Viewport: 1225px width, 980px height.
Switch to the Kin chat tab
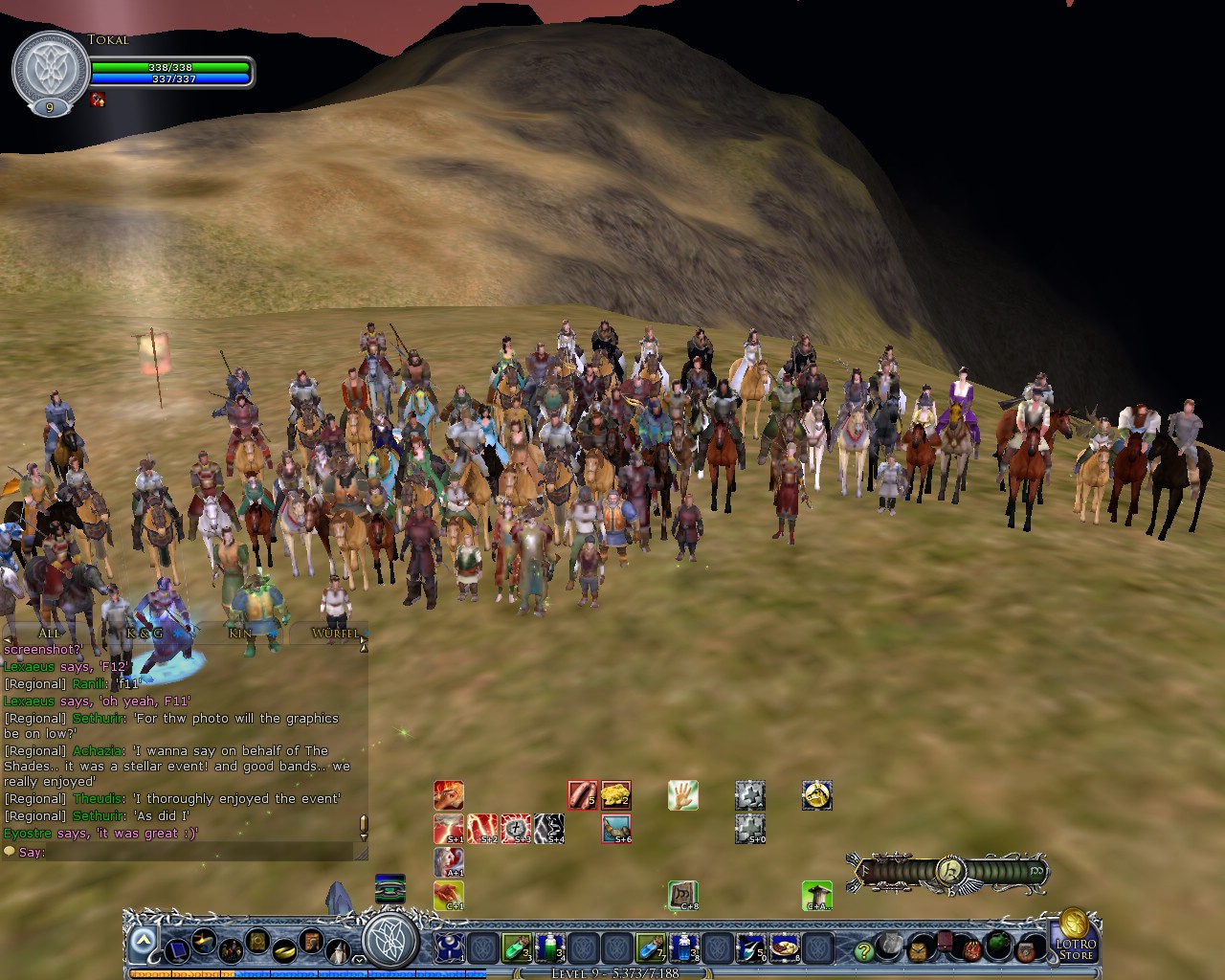click(239, 633)
